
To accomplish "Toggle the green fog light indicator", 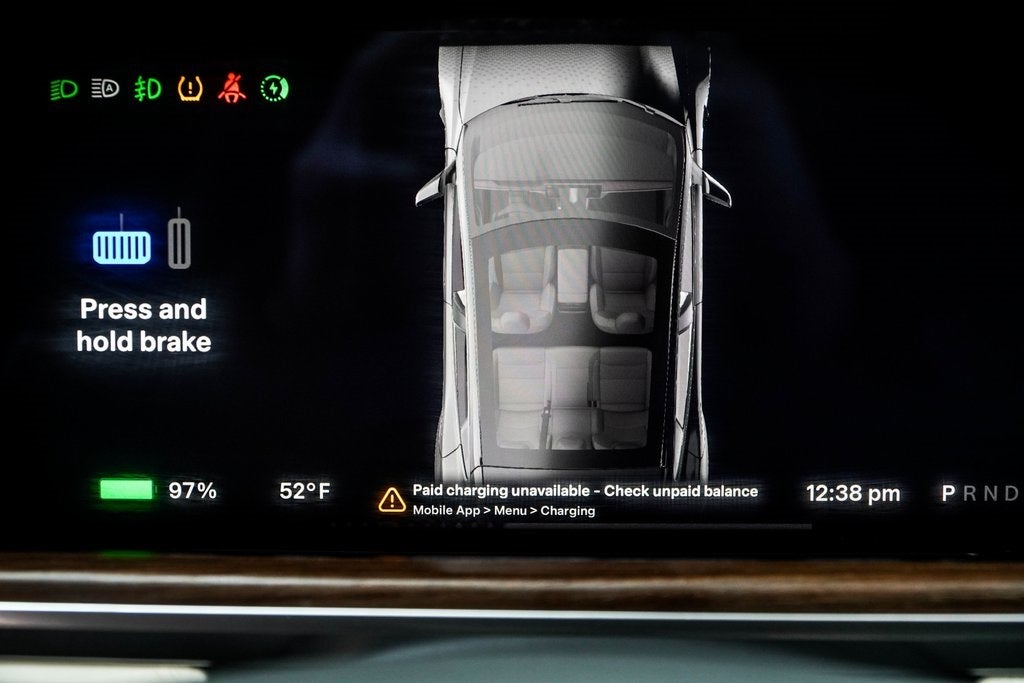I will click(x=148, y=89).
